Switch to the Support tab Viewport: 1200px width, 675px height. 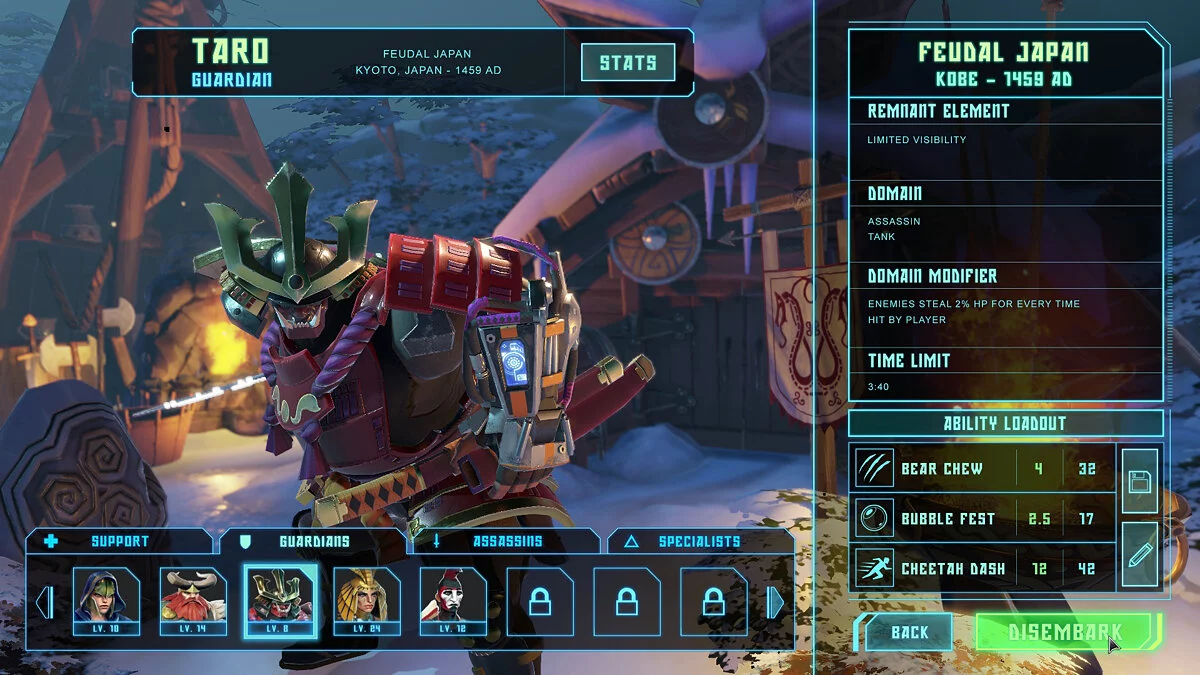(x=119, y=541)
